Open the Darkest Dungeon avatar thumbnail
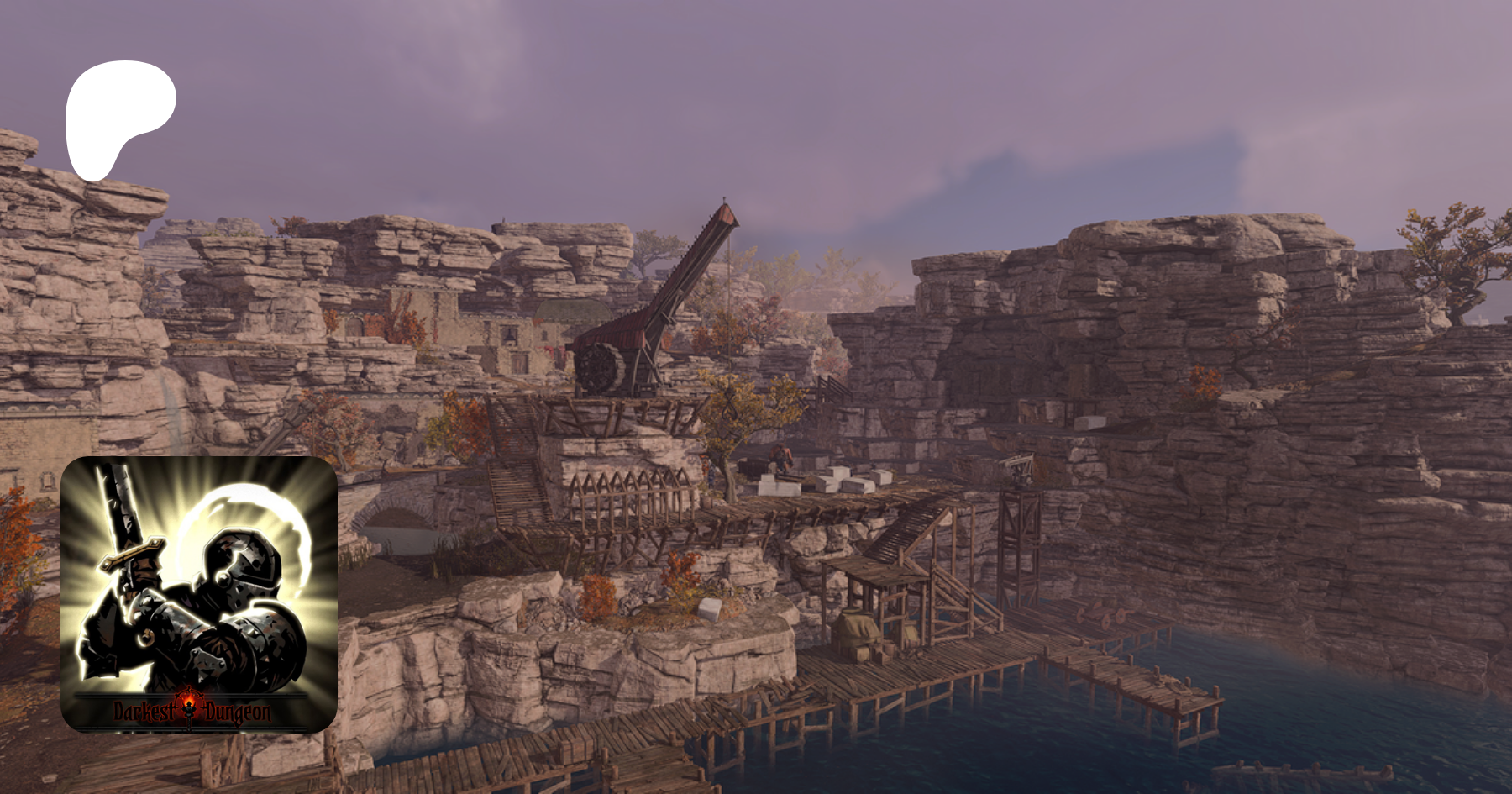Image resolution: width=1512 pixels, height=794 pixels. pos(199,594)
